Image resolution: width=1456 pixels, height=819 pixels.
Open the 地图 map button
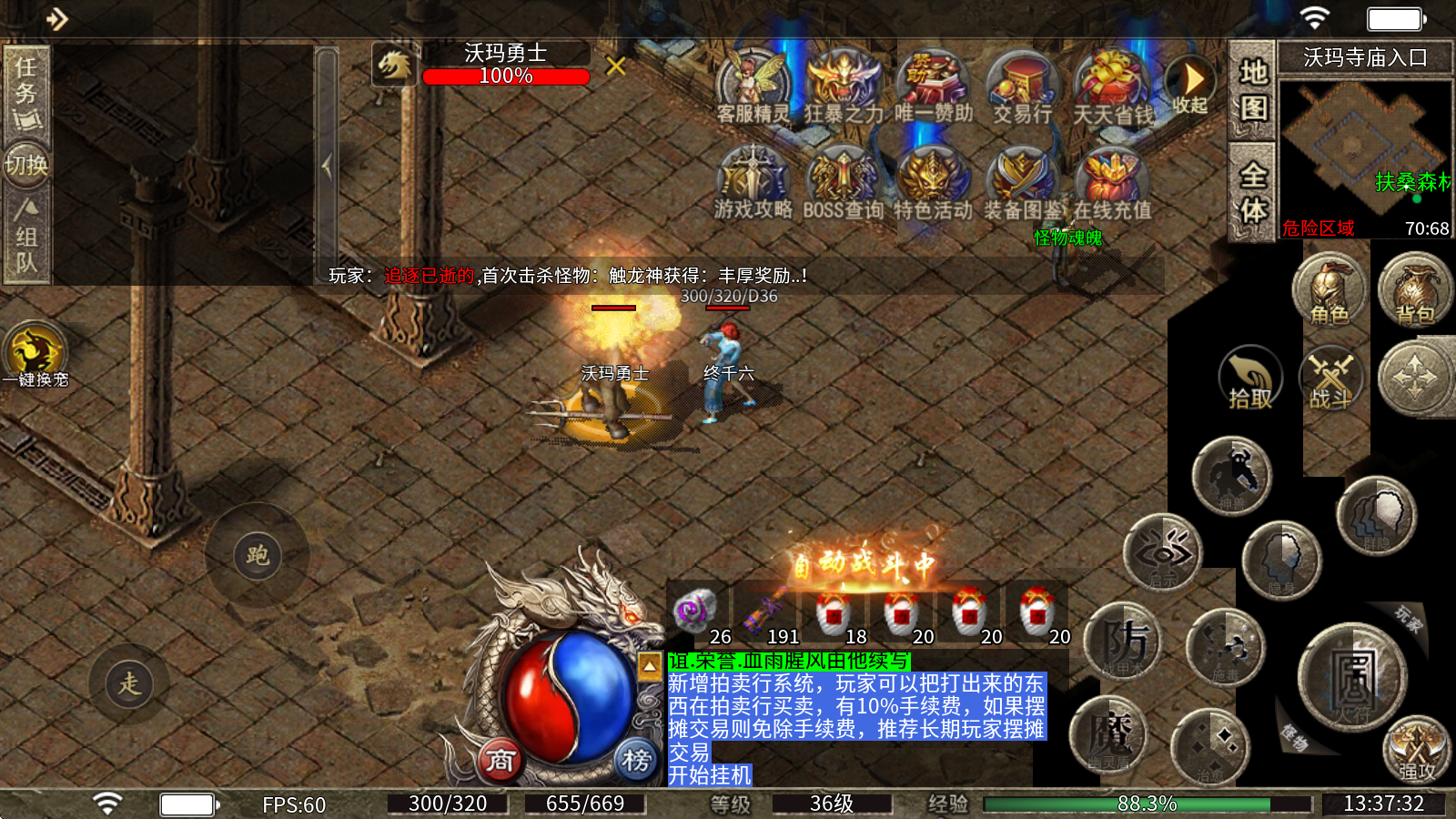click(x=1253, y=89)
